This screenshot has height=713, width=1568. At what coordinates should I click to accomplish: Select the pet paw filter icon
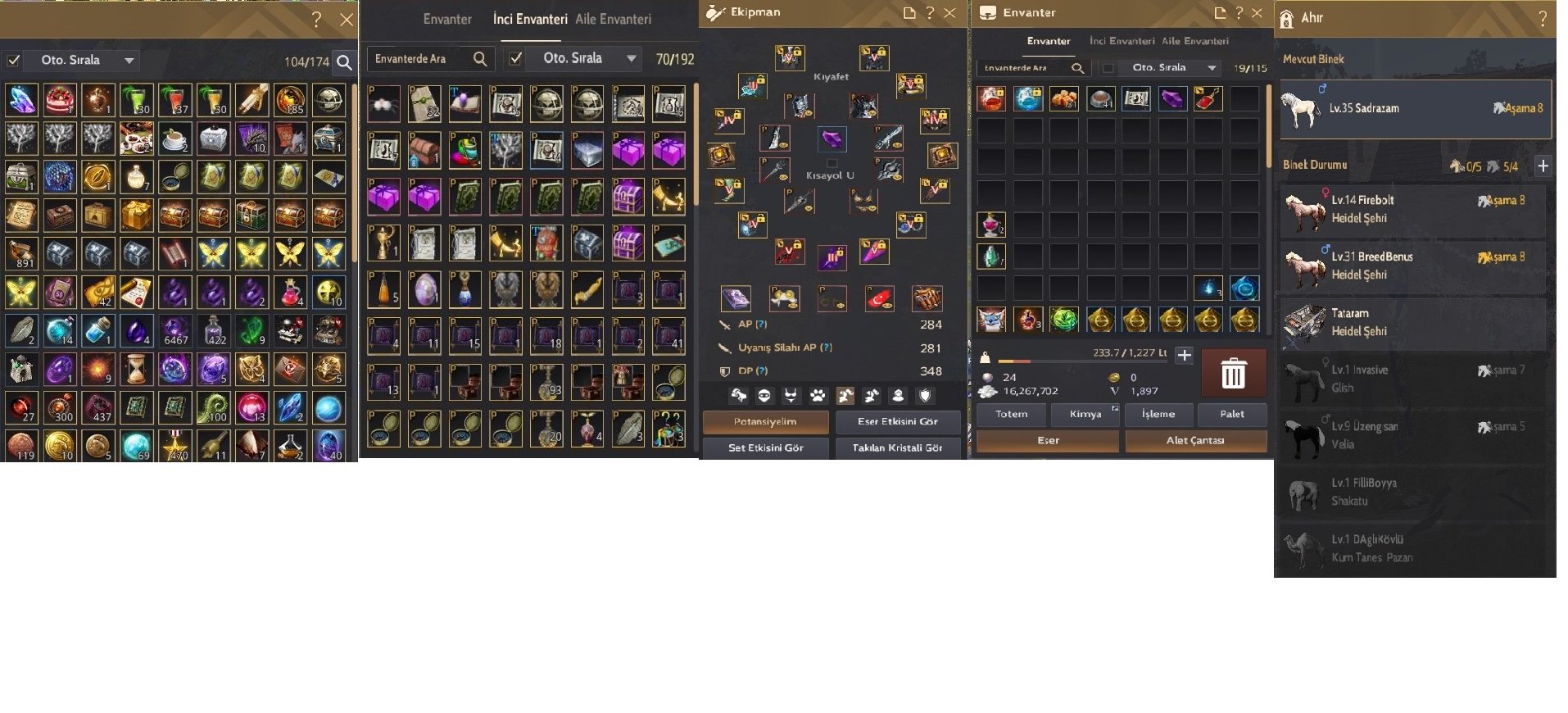816,396
